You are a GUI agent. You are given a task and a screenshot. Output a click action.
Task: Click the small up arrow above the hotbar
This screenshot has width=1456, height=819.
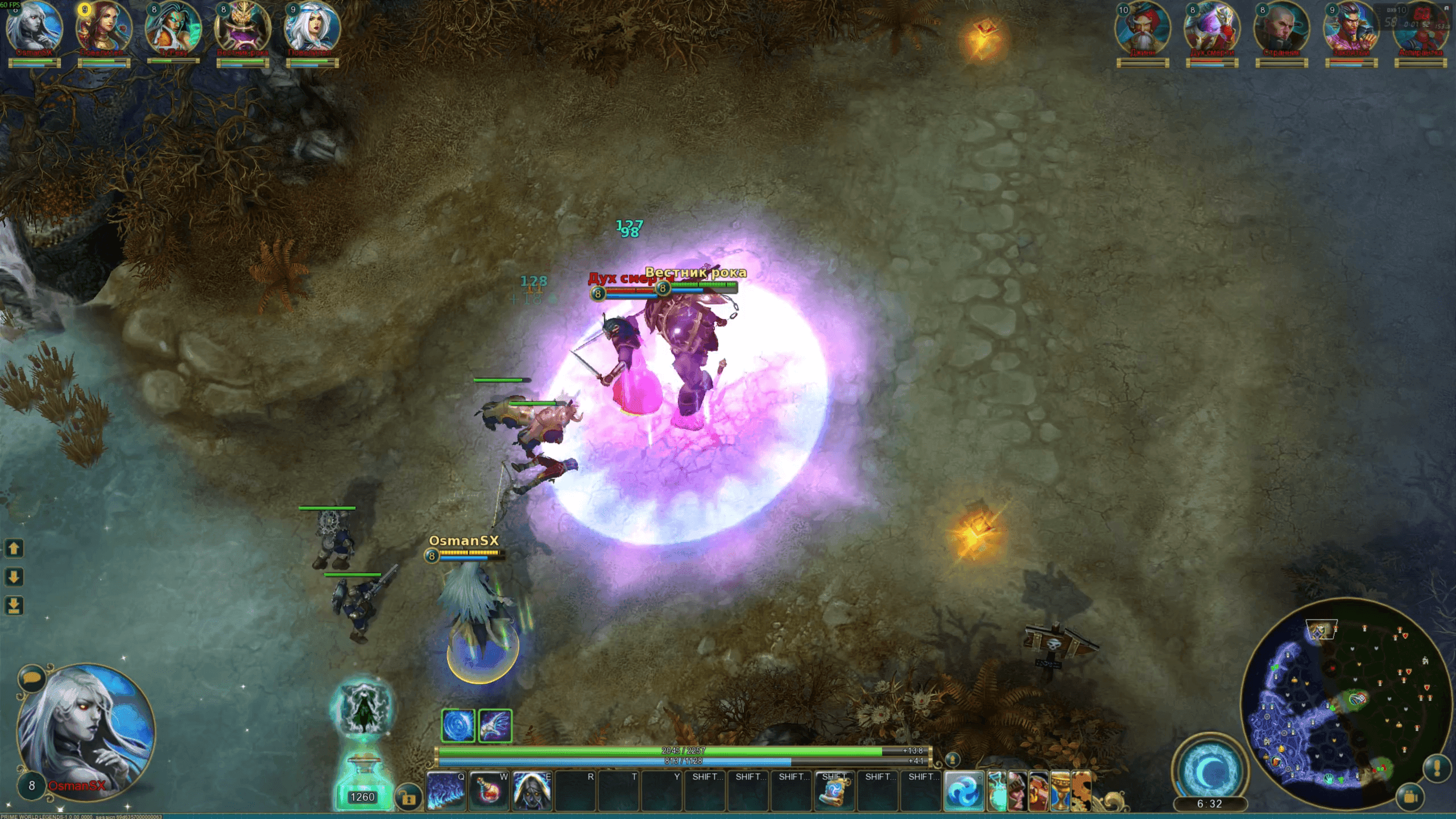click(952, 759)
